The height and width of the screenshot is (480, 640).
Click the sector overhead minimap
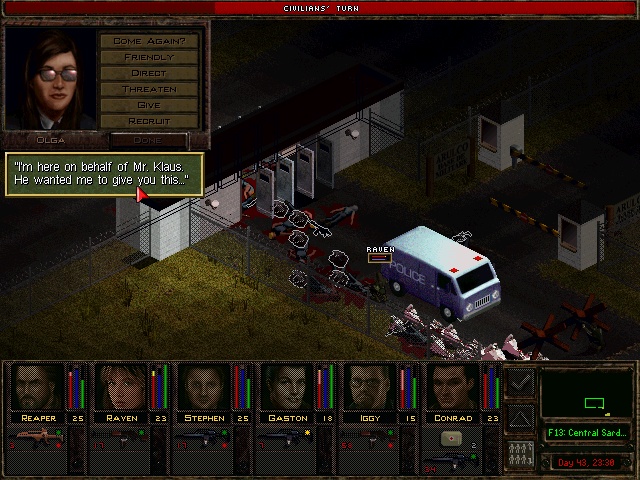coord(586,394)
